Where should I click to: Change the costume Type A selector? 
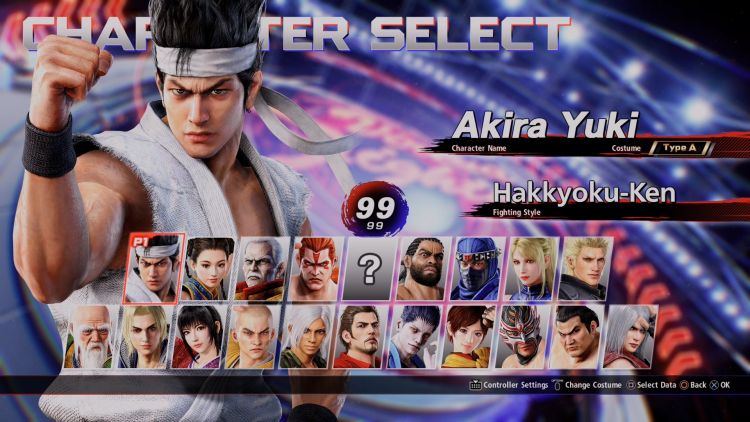(x=681, y=148)
